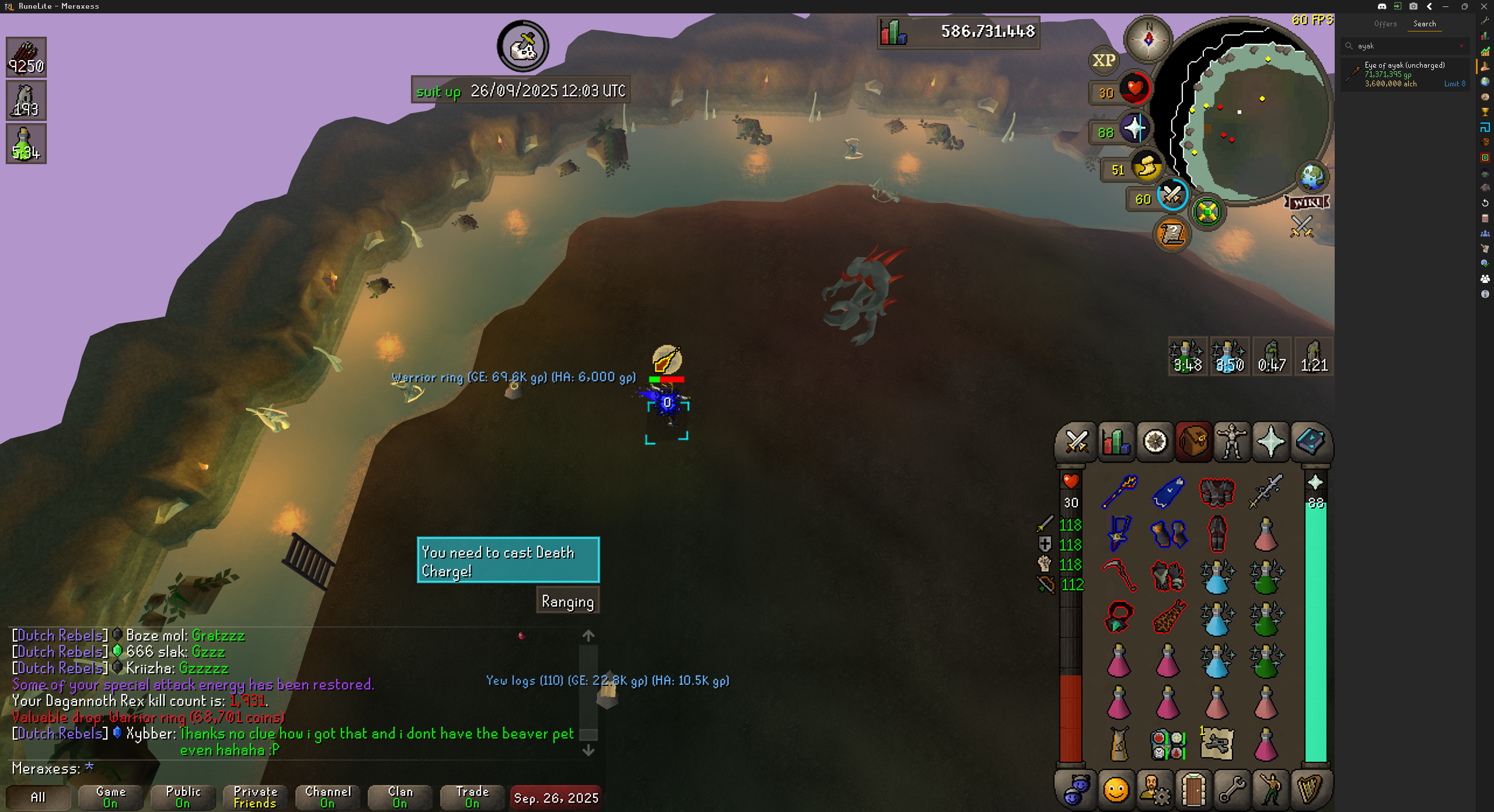
Task: Click the compass to face north
Action: [x=1148, y=40]
